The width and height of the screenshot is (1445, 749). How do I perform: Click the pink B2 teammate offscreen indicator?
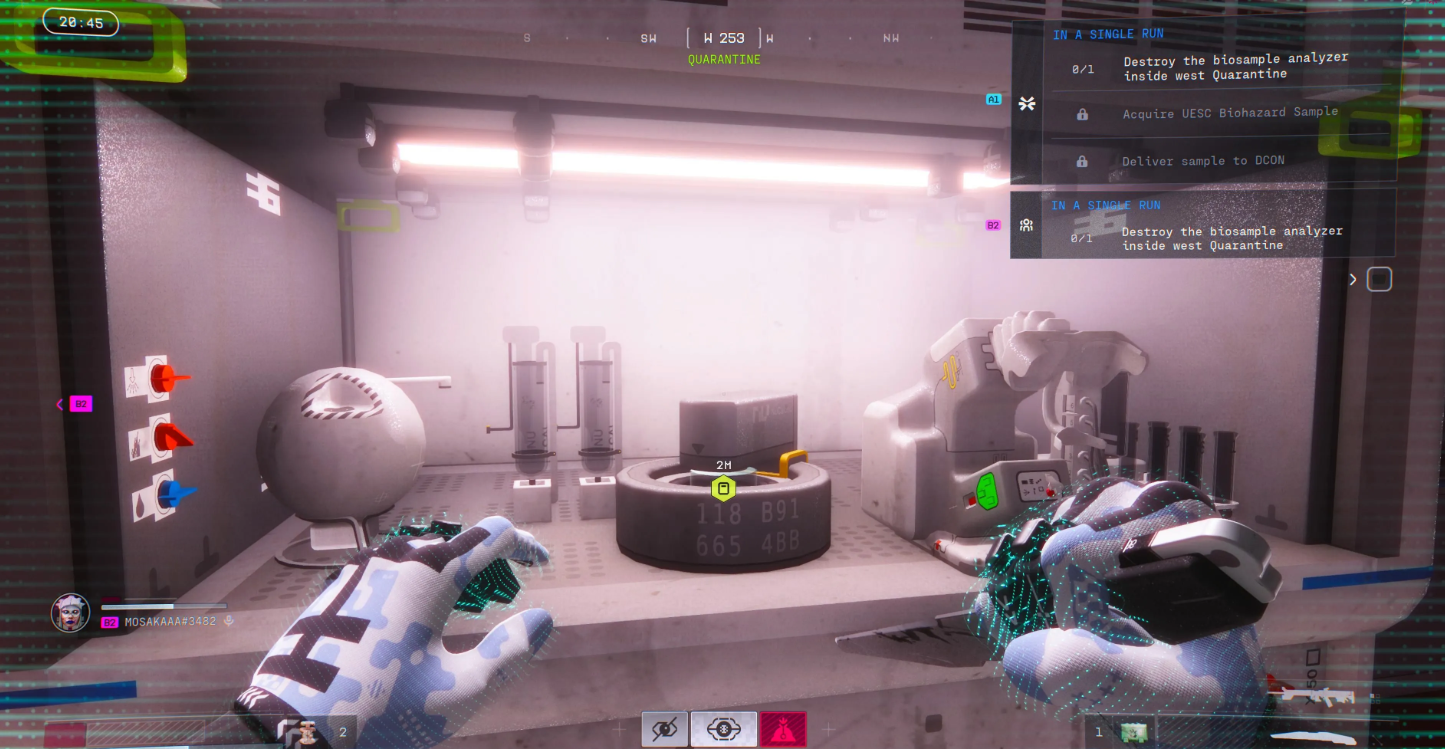coord(81,404)
